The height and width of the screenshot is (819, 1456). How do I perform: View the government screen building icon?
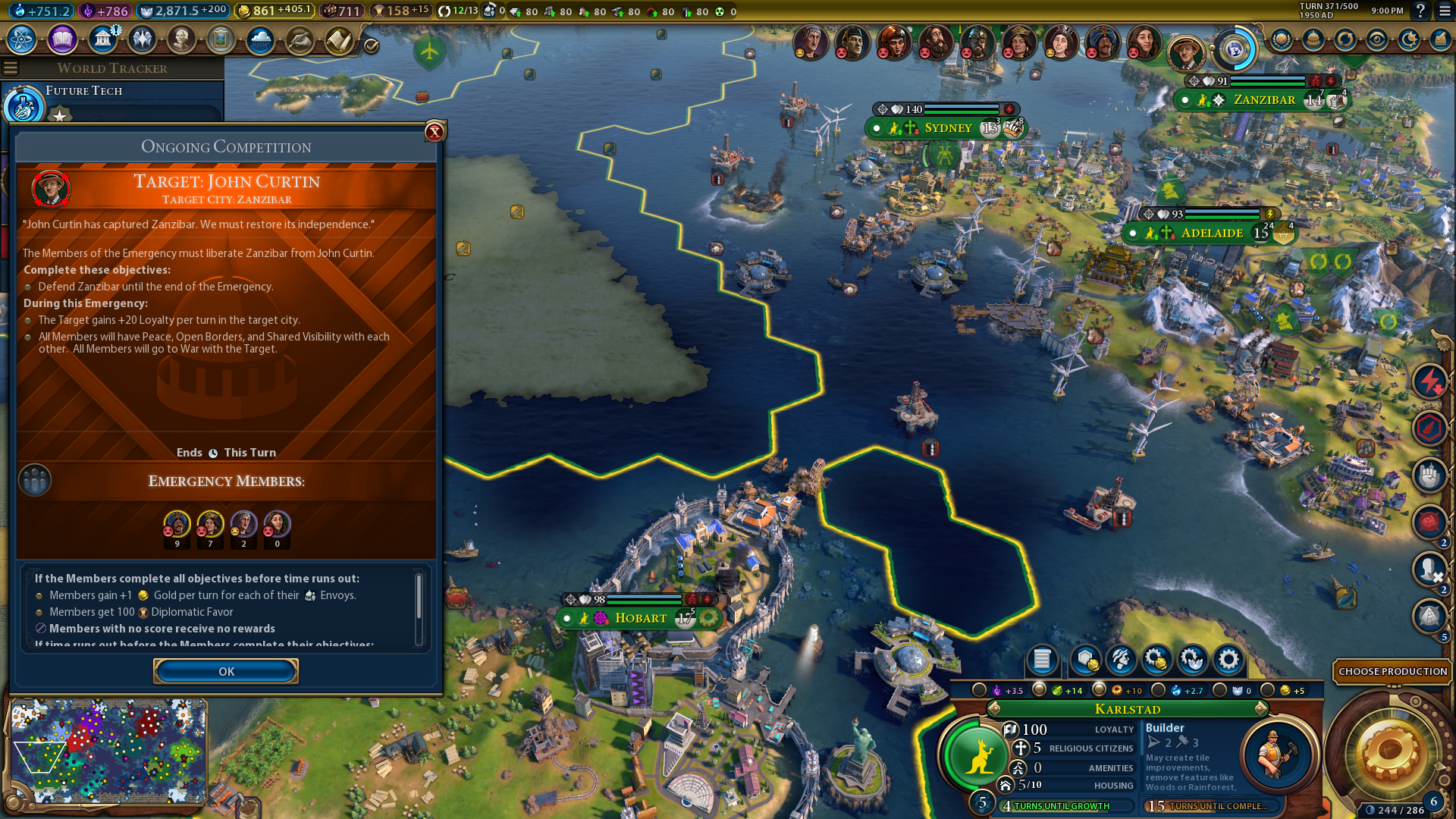coord(102,39)
